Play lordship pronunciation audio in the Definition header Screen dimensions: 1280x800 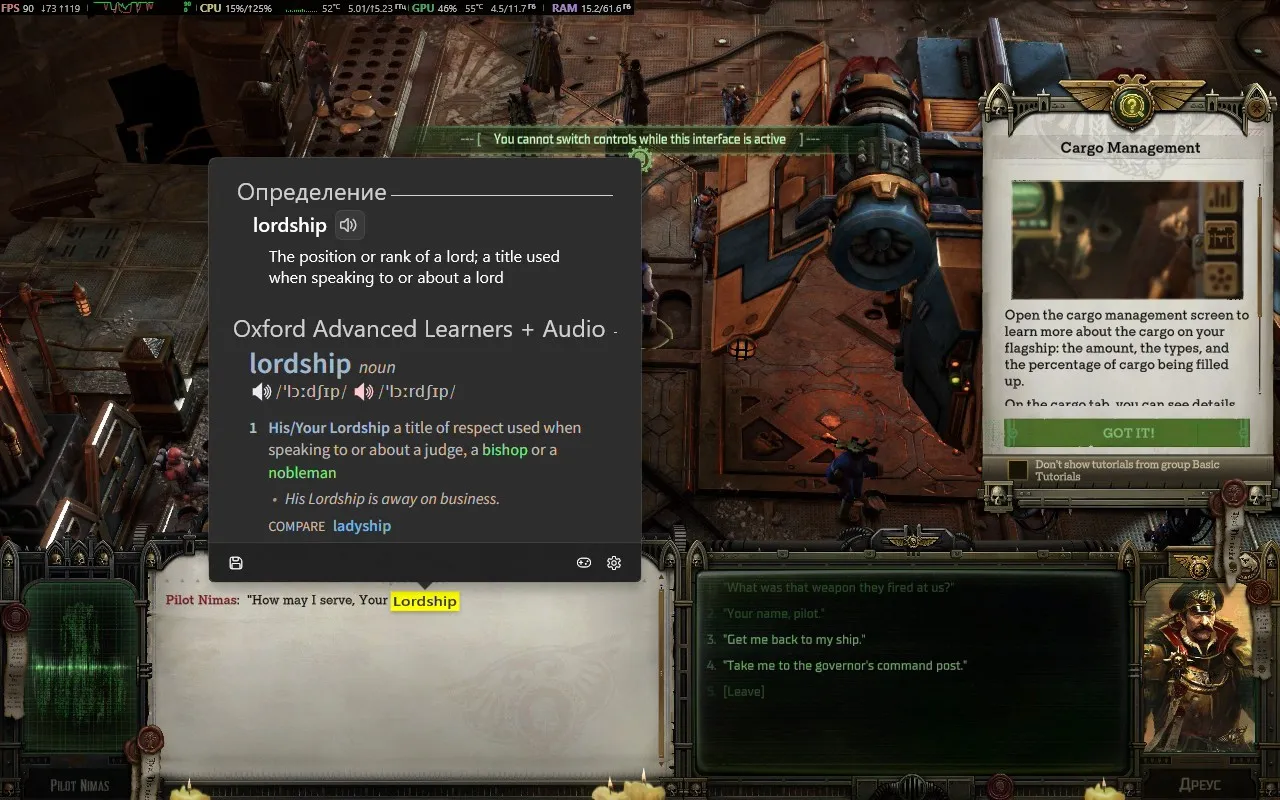click(347, 224)
